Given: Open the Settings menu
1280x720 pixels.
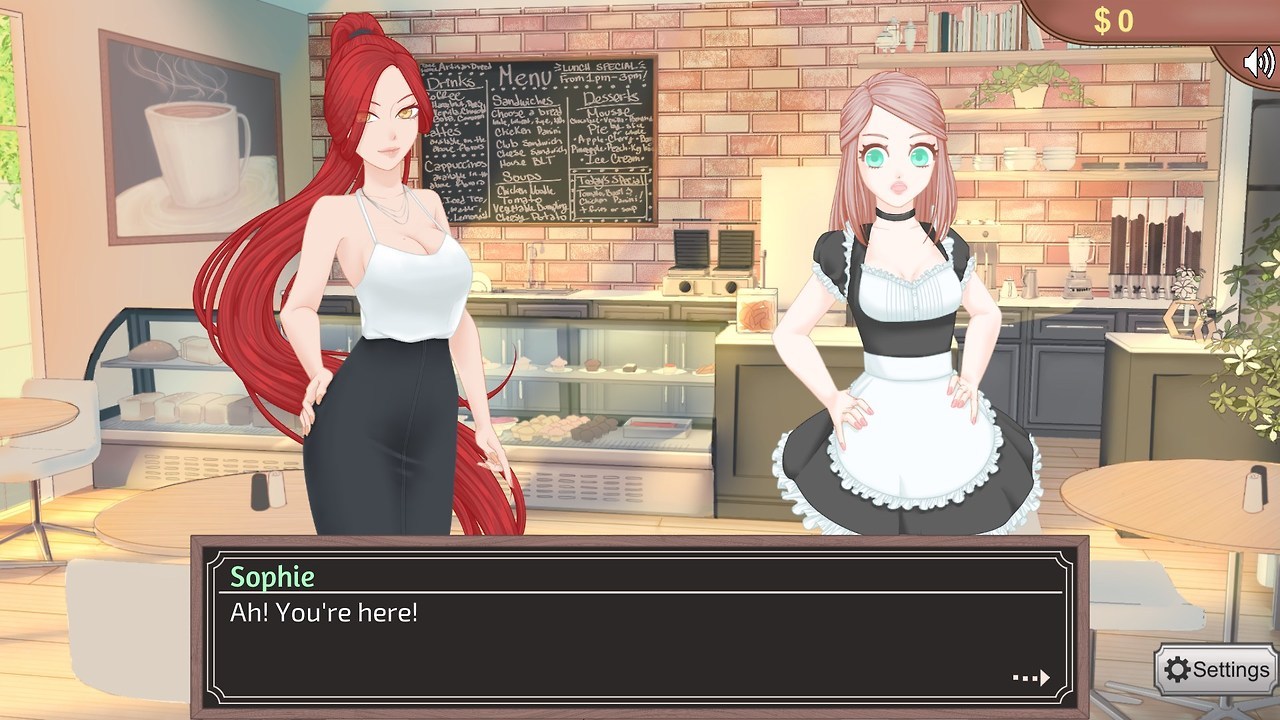Looking at the screenshot, I should click(1217, 670).
